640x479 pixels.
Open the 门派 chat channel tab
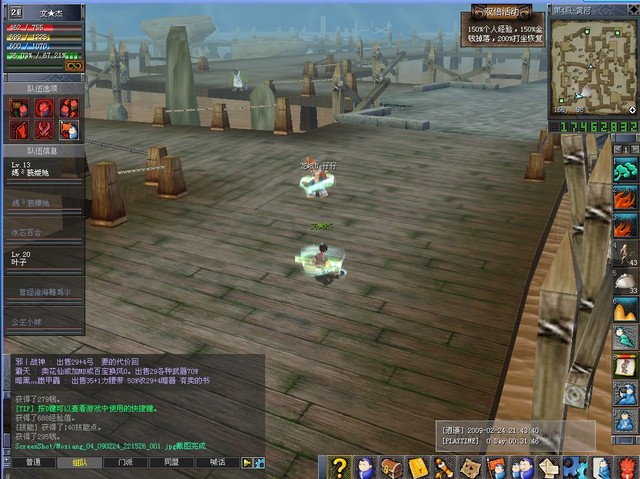tap(125, 463)
